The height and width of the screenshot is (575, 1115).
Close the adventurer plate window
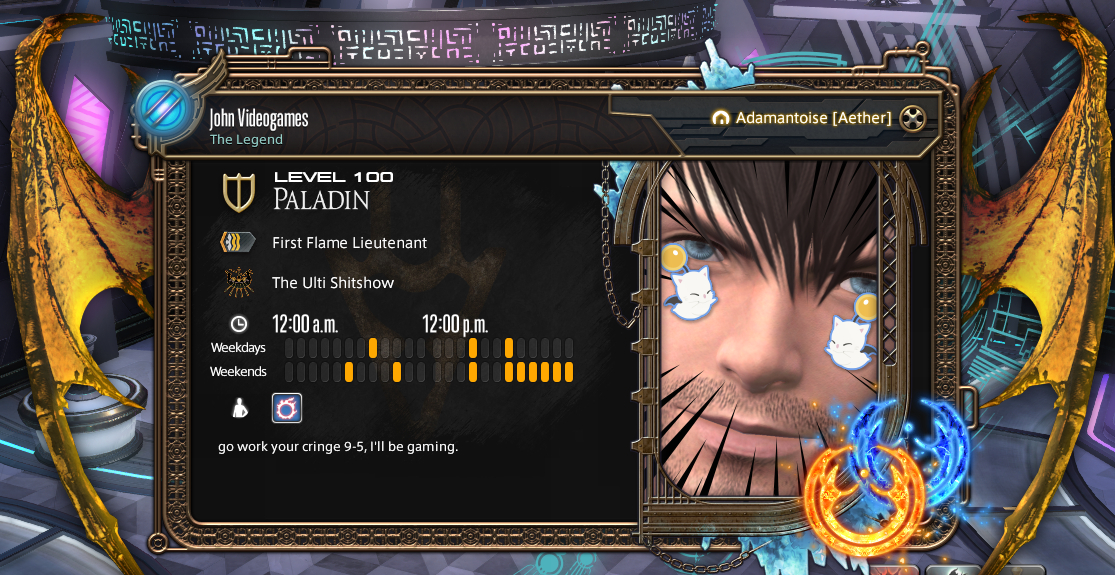(x=911, y=118)
